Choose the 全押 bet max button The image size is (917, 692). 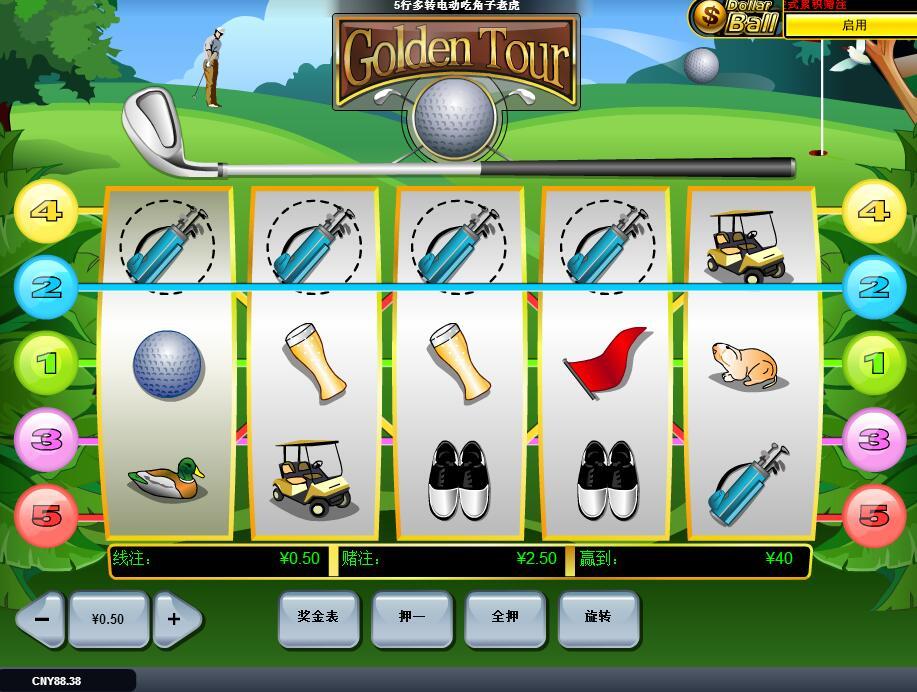[505, 617]
